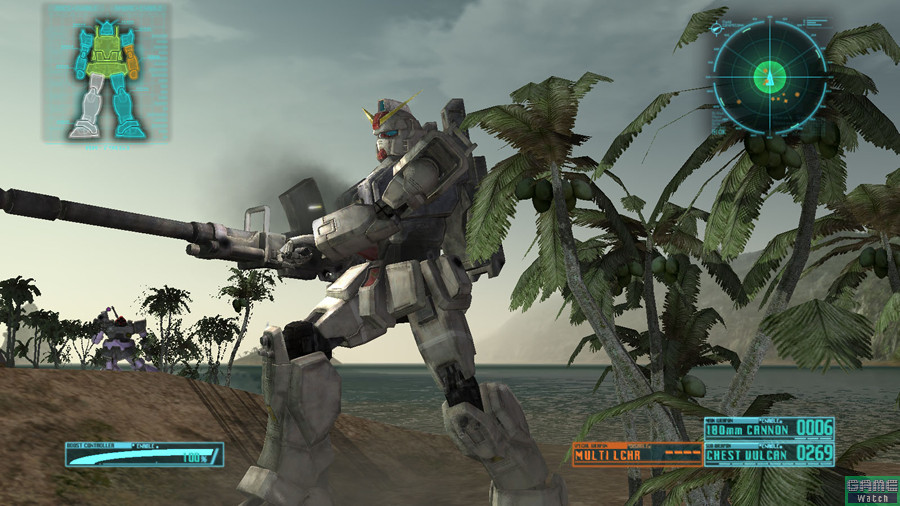Click the circular radar display

769,76
